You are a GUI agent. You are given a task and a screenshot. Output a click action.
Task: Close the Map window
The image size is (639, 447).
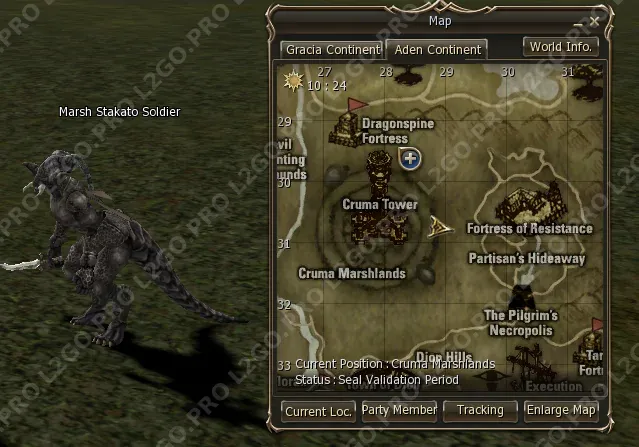[x=595, y=20]
